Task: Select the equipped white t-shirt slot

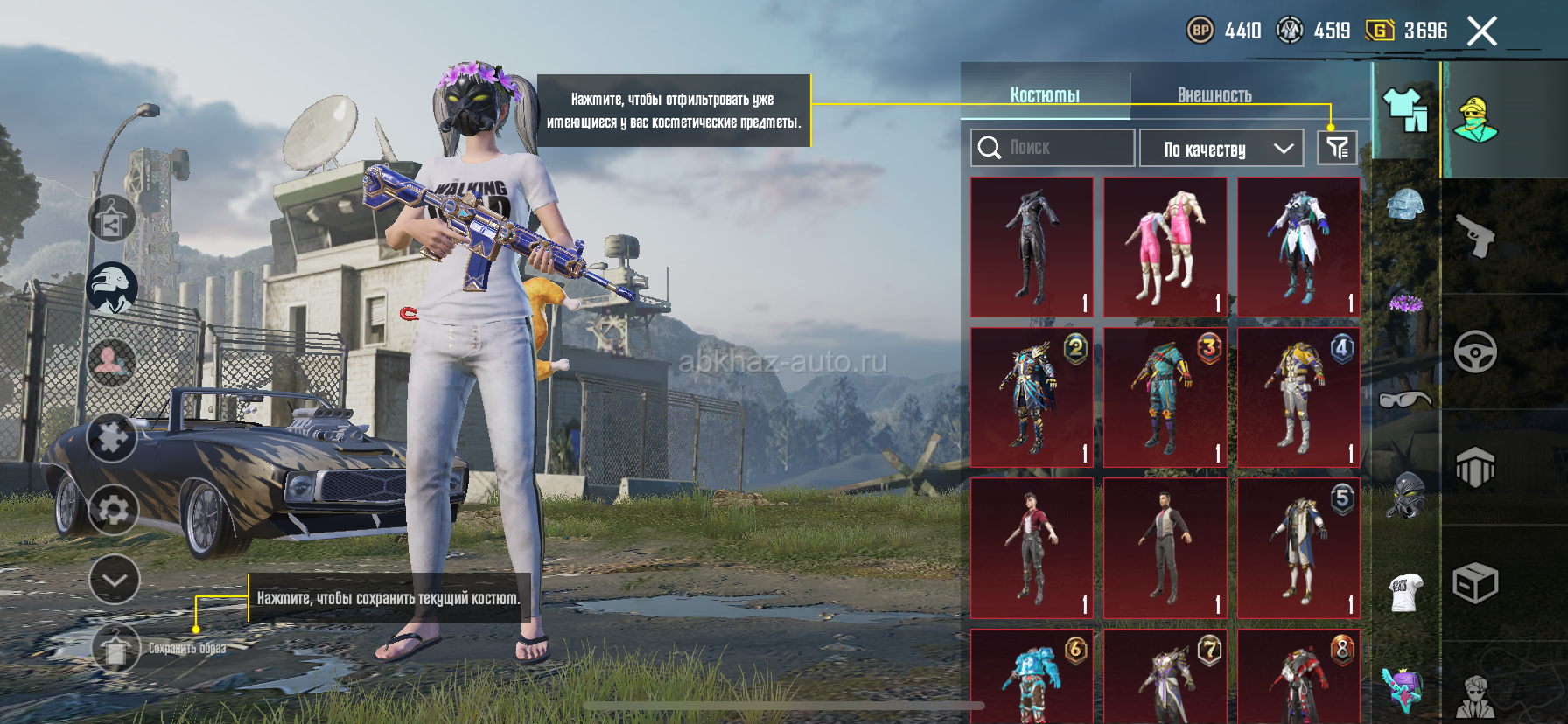Action: (1405, 591)
